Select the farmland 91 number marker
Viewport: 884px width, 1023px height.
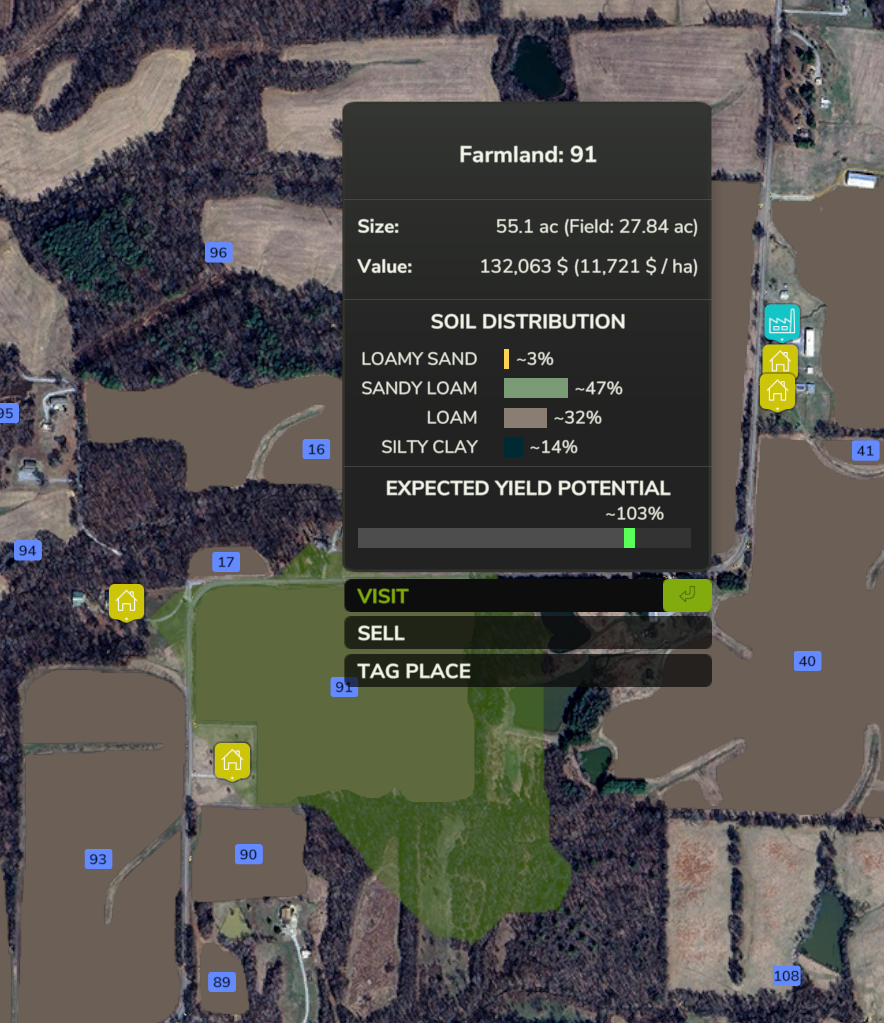pos(344,687)
